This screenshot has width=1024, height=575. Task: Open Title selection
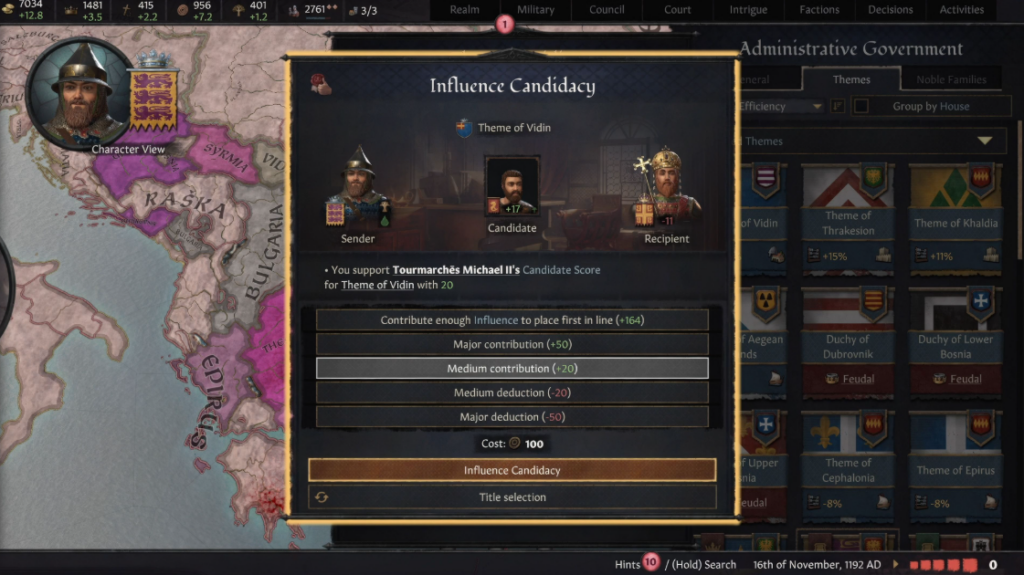click(x=512, y=497)
